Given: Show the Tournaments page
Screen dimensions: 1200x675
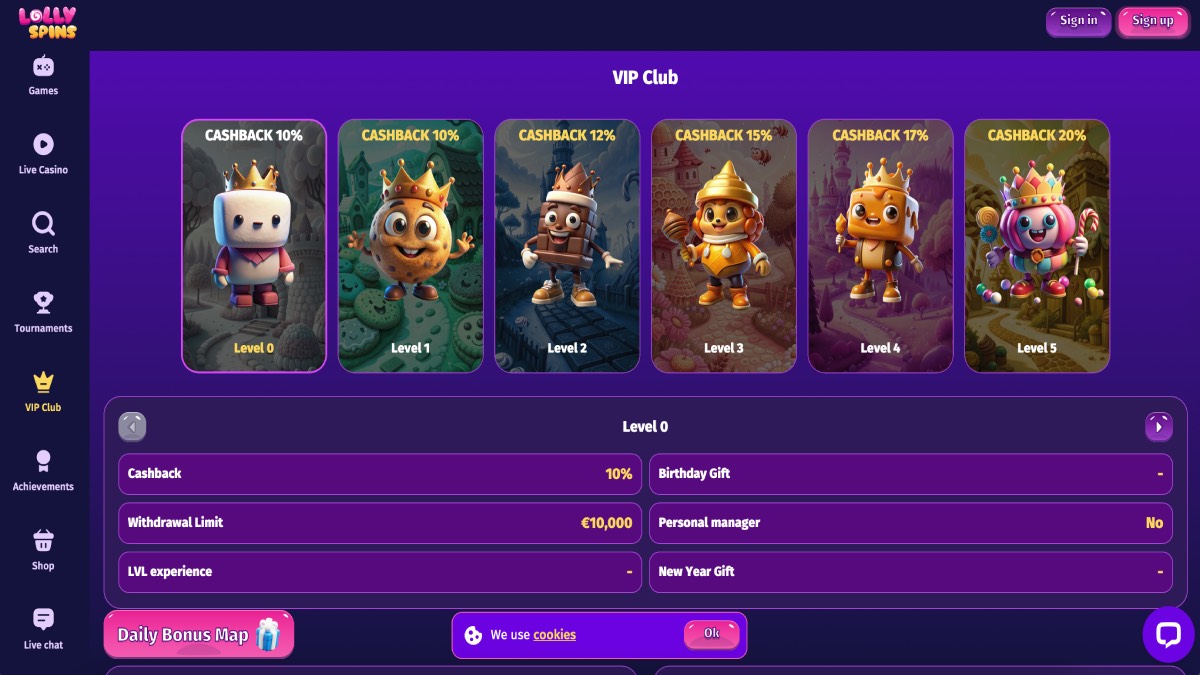Looking at the screenshot, I should point(43,312).
